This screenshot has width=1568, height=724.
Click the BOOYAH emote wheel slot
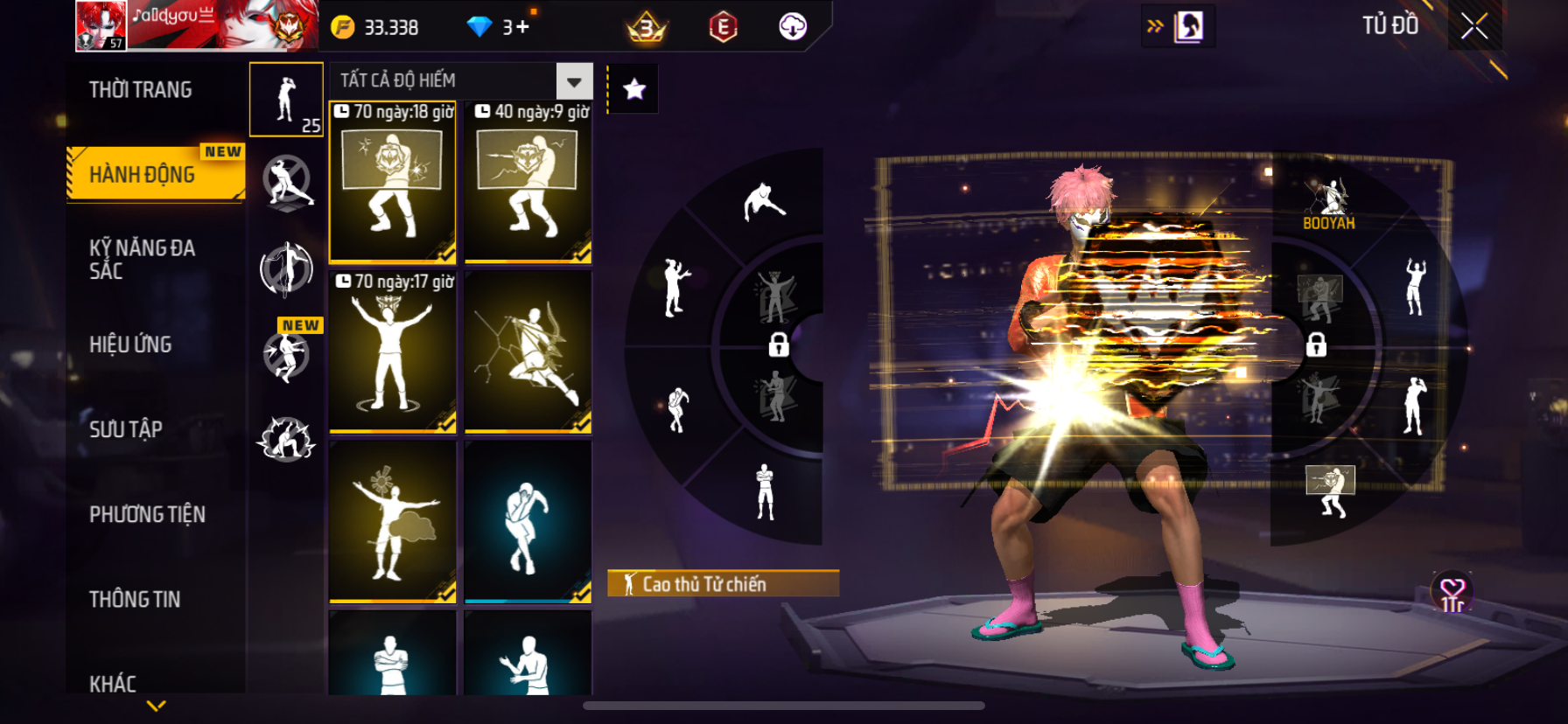[x=1328, y=204]
